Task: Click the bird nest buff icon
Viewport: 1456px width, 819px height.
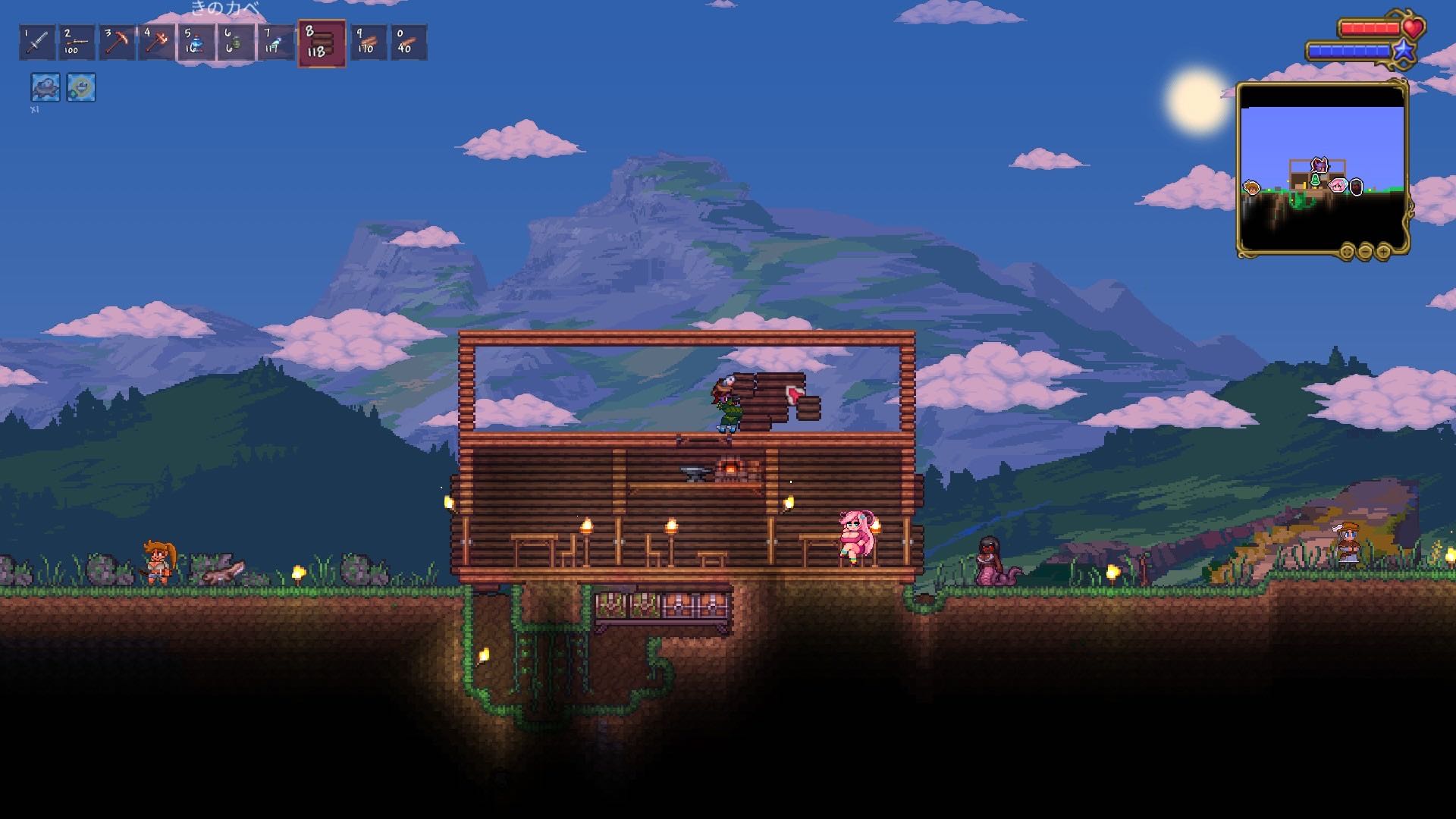Action: coord(45,87)
